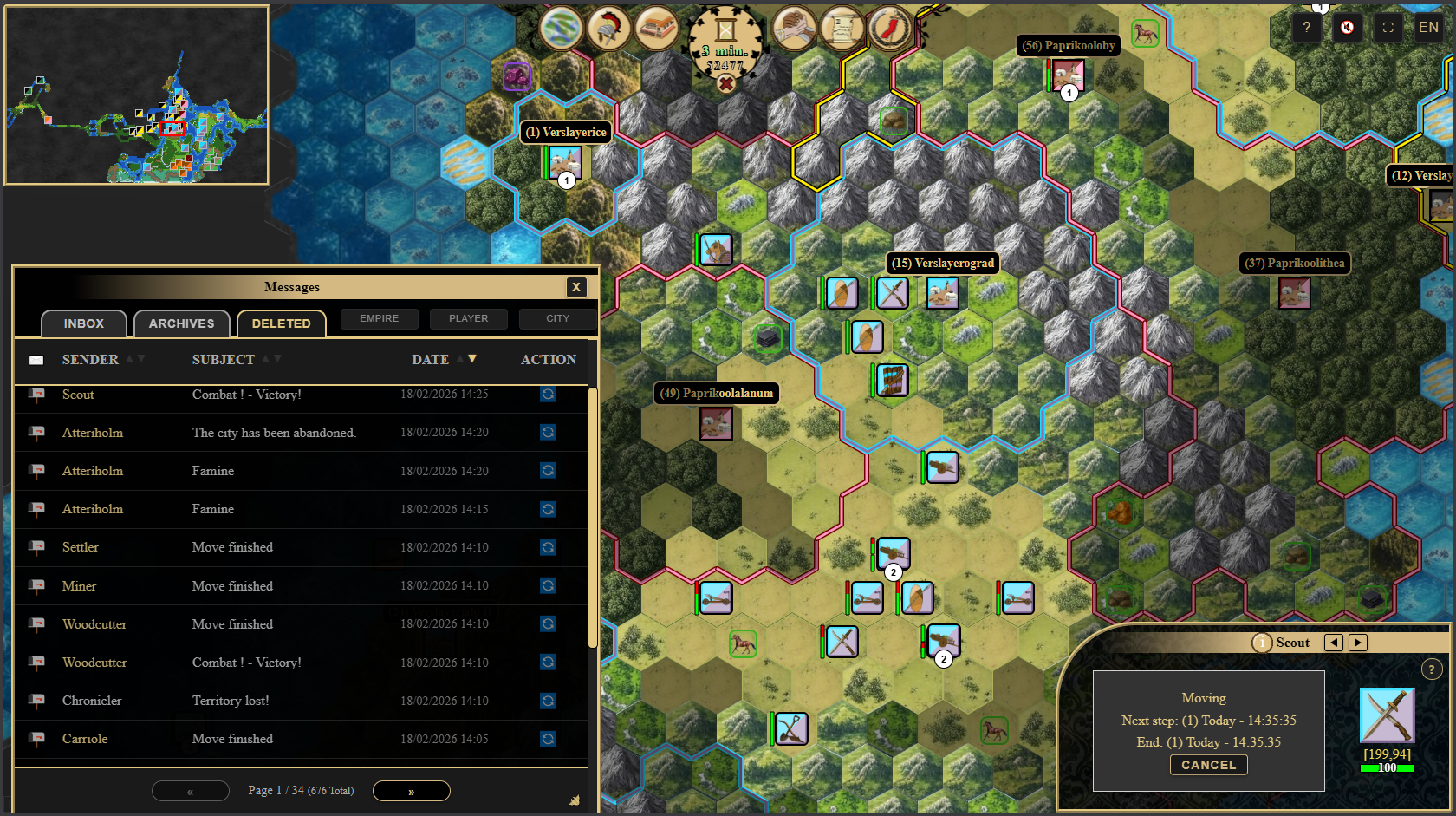The width and height of the screenshot is (1456, 816).
Task: Switch to the Inbox tab
Action: pos(83,323)
